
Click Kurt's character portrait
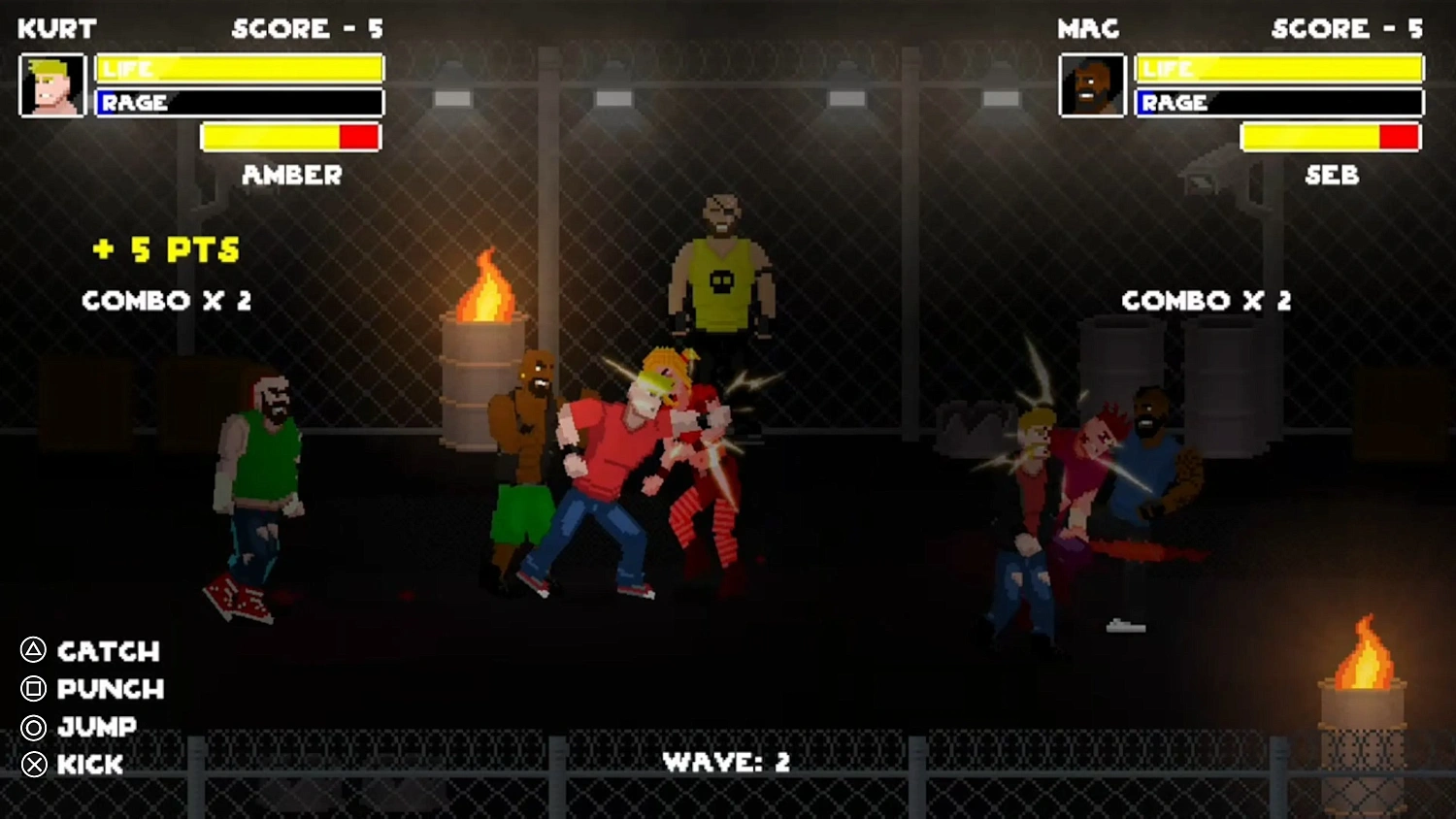pyautogui.click(x=53, y=85)
